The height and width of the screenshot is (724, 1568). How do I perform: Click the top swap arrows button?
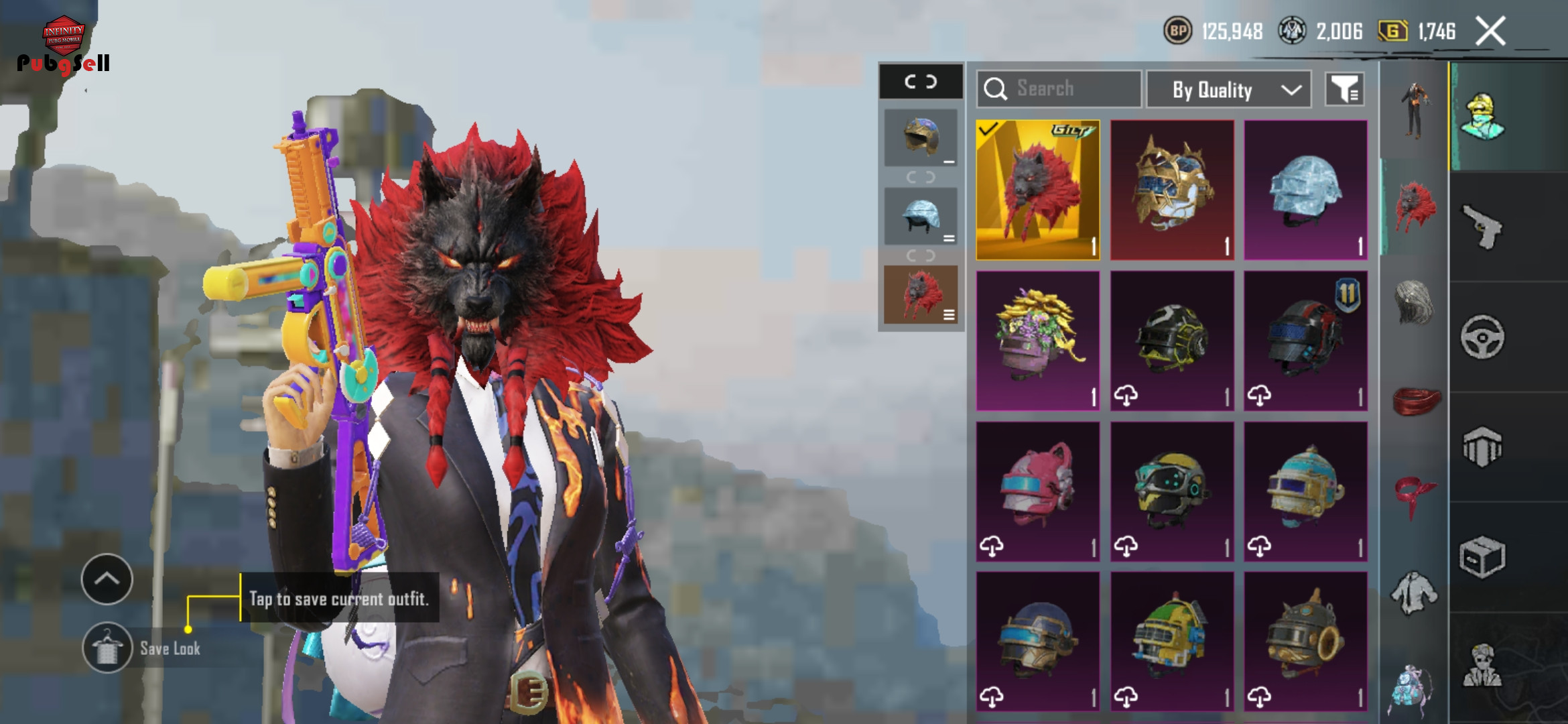coord(921,82)
